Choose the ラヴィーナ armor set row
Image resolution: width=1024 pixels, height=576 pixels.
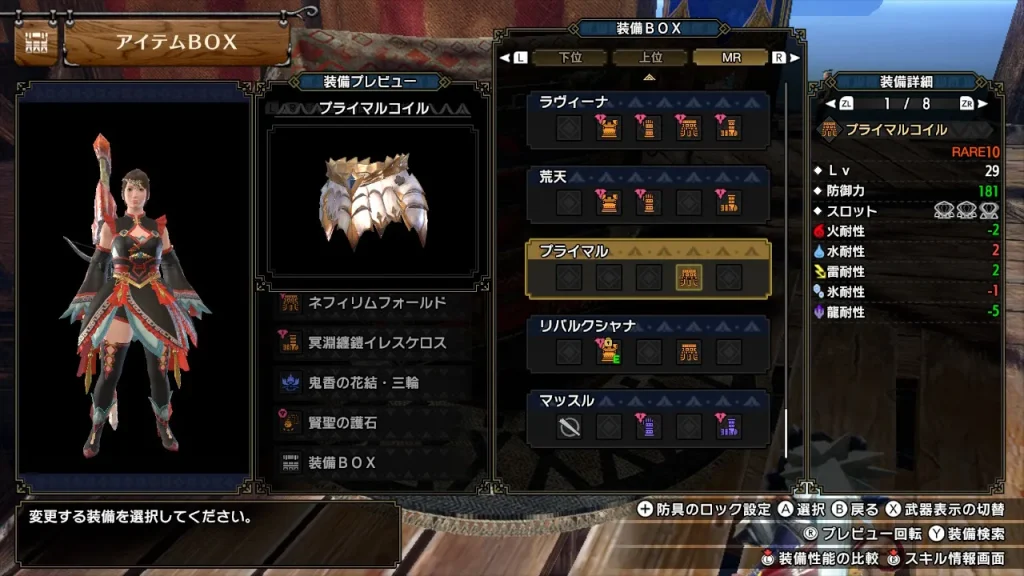click(x=648, y=119)
